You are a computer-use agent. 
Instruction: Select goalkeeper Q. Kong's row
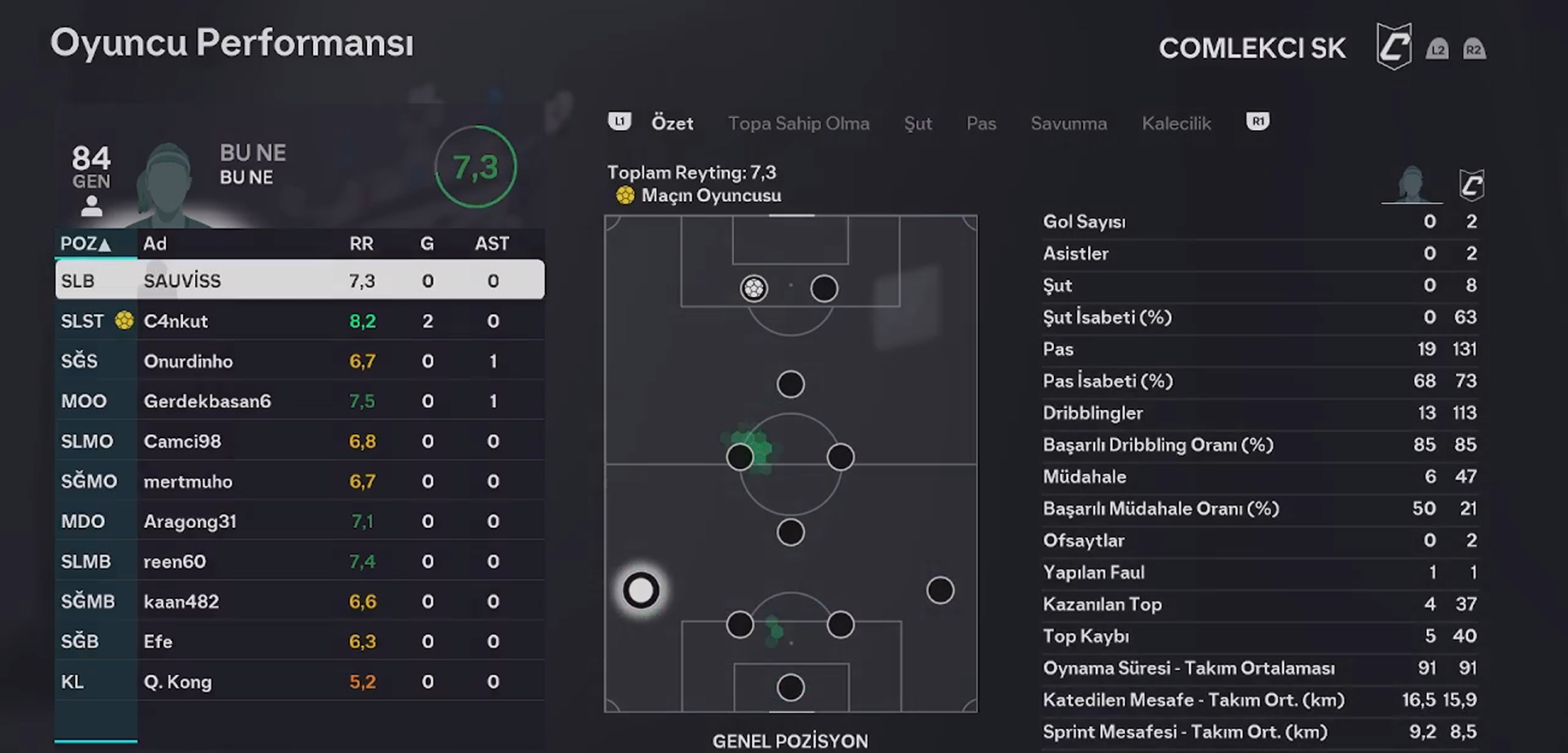click(299, 682)
